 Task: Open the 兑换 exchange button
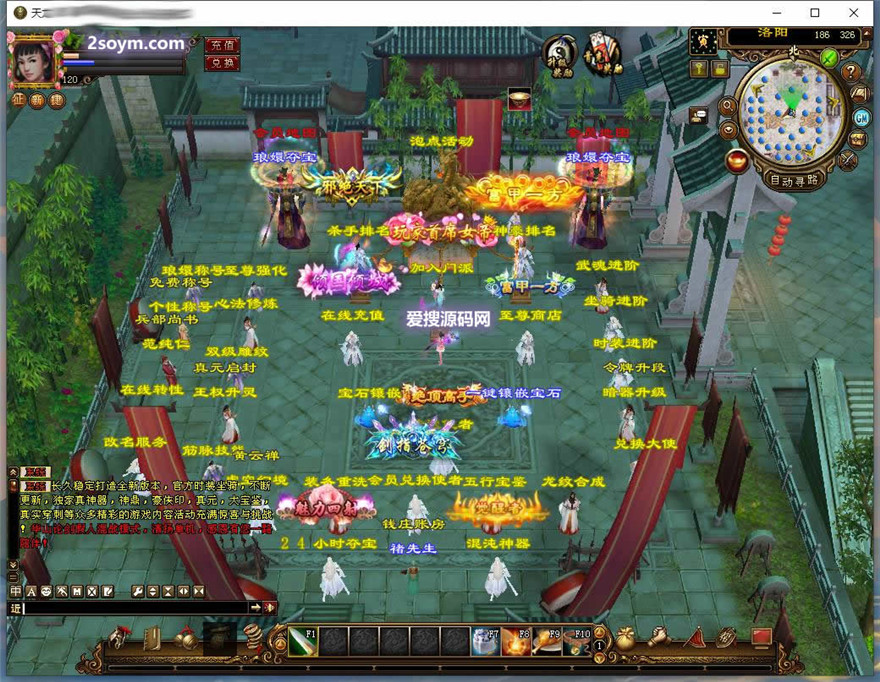[221, 63]
